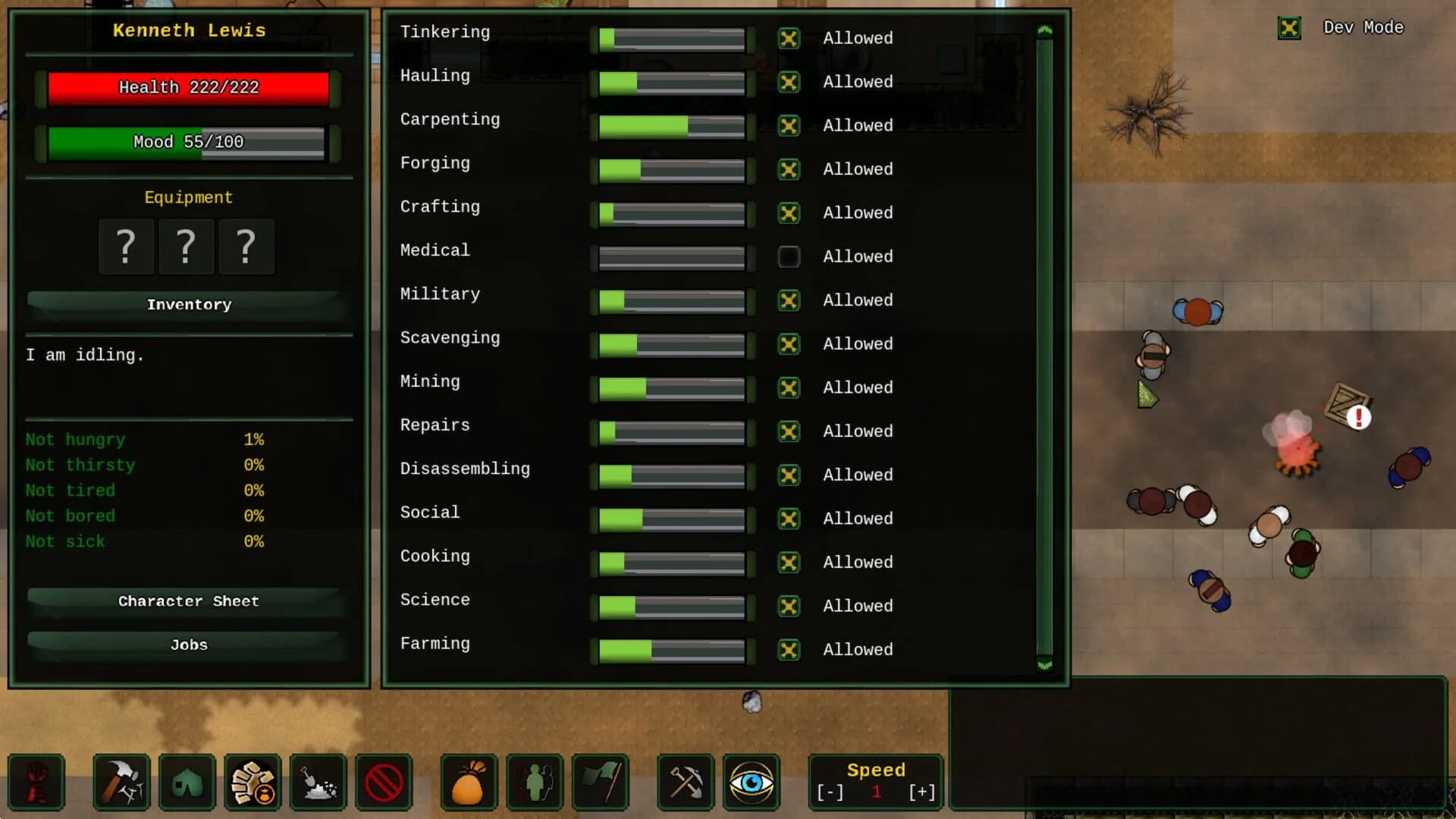Open Kenneth Lewis's Inventory
1456x819 pixels.
click(189, 304)
